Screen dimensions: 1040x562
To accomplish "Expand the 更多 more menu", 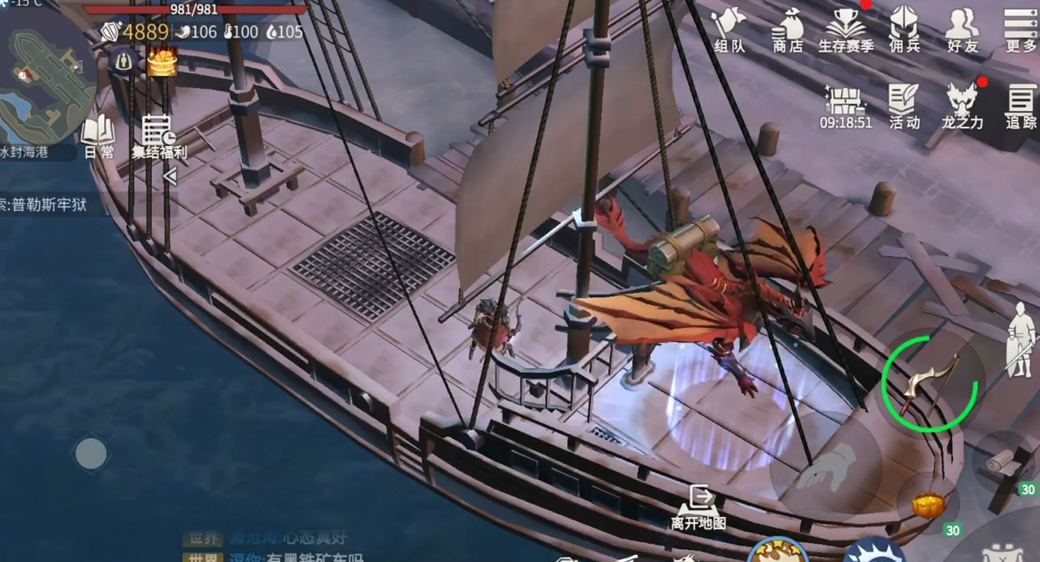I will coord(1020,29).
